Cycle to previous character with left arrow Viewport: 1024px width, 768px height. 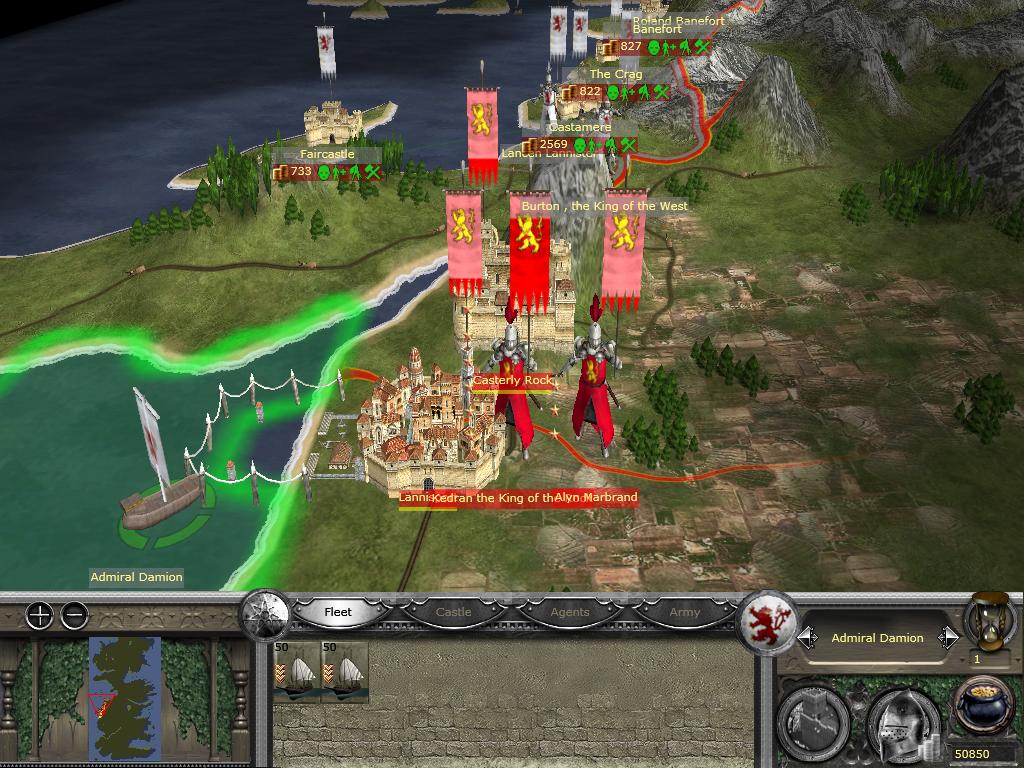(x=807, y=638)
